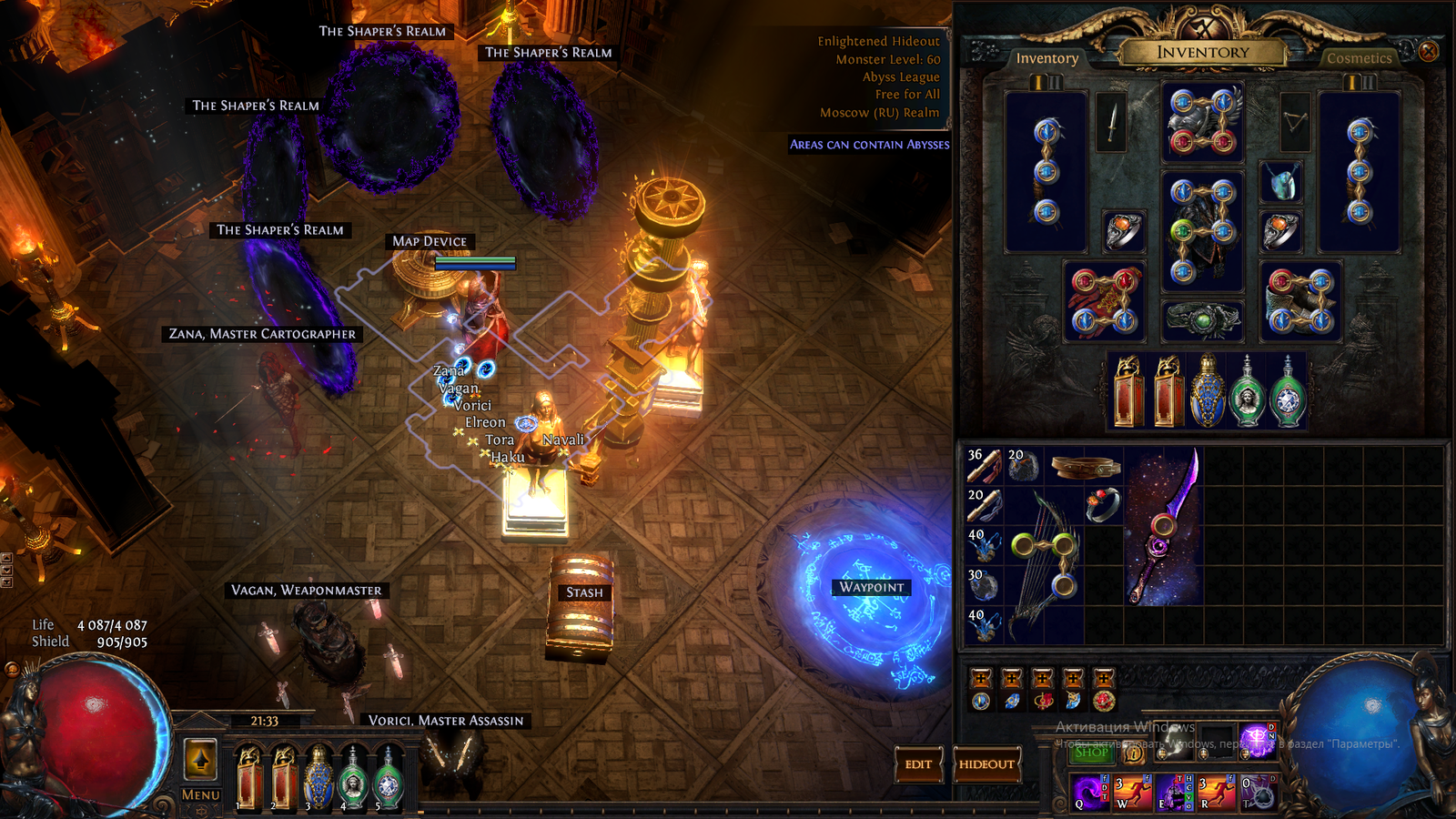Click the equipped boots slot
This screenshot has width=1456, height=819.
[x=1300, y=301]
